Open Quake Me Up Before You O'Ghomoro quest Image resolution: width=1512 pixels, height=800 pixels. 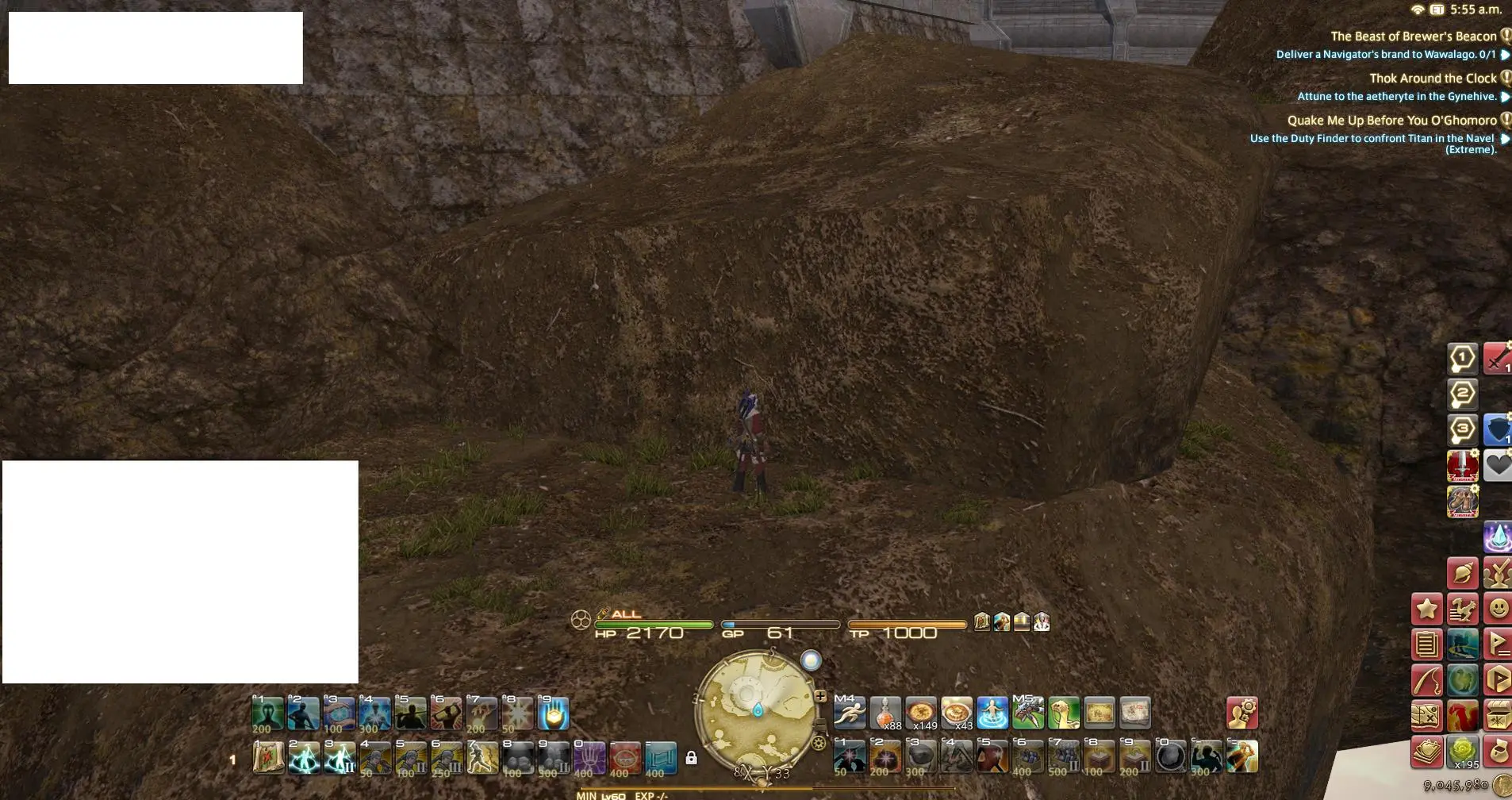[1391, 121]
